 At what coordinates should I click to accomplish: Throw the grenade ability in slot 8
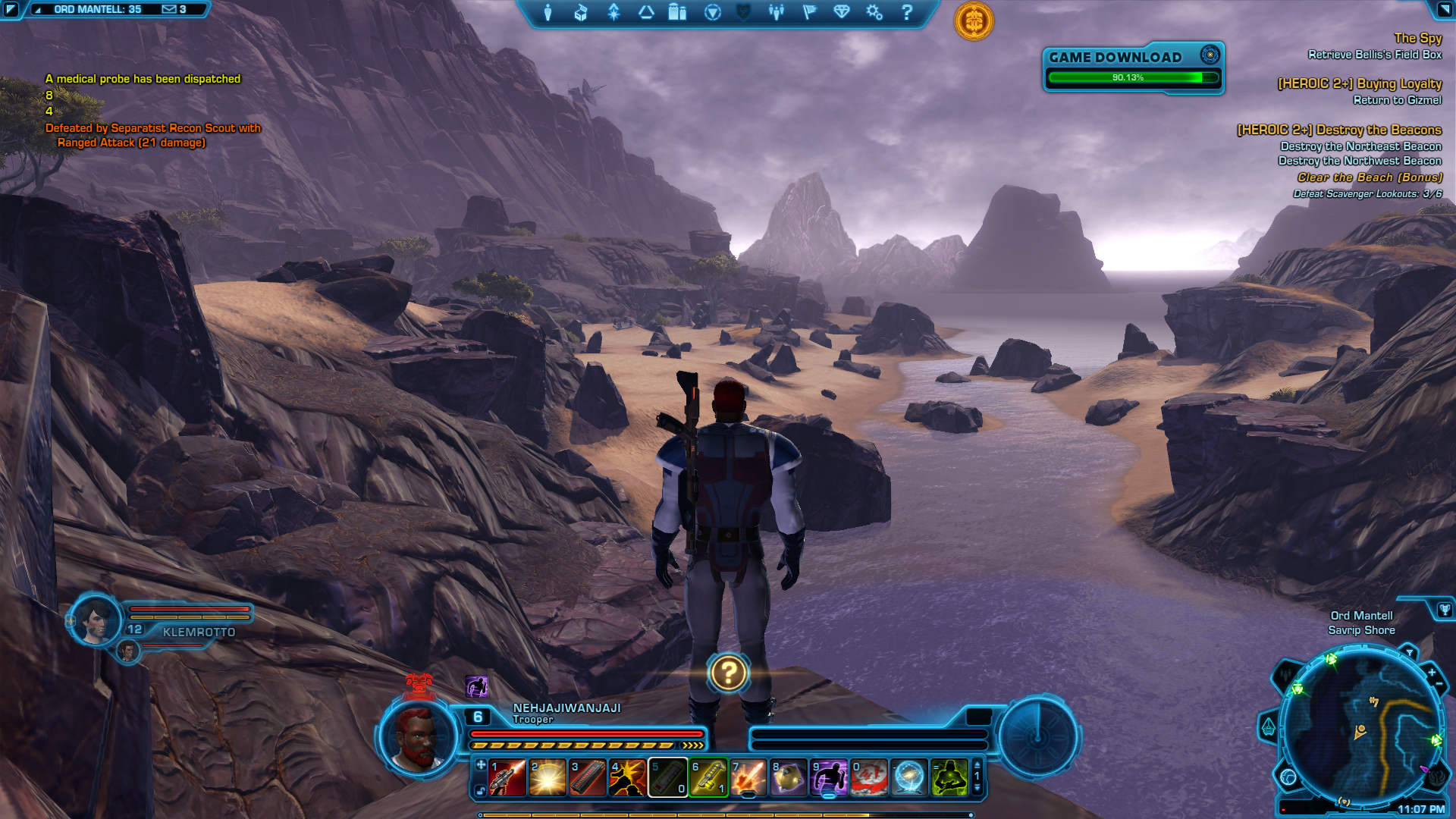[789, 778]
